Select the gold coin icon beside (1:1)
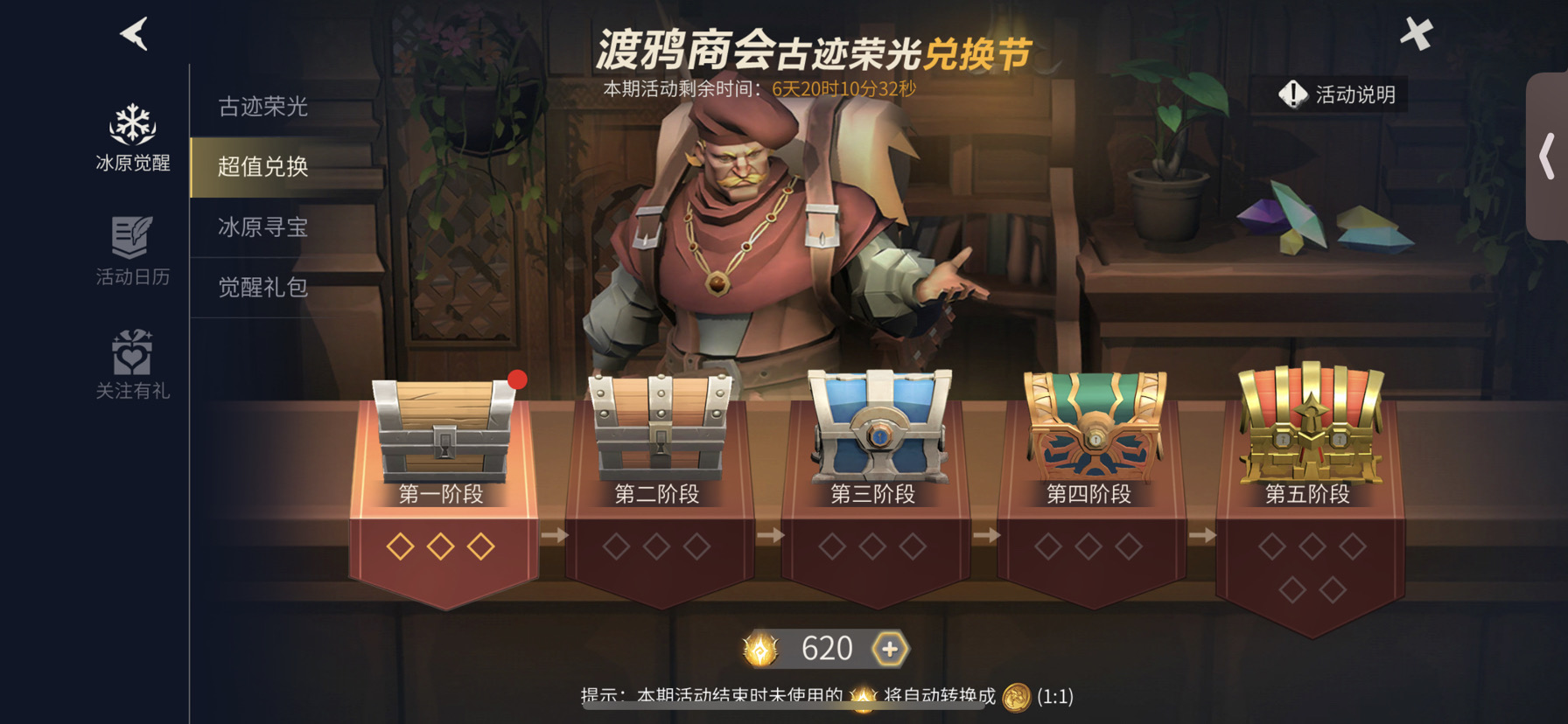The height and width of the screenshot is (724, 1568). point(1015,698)
